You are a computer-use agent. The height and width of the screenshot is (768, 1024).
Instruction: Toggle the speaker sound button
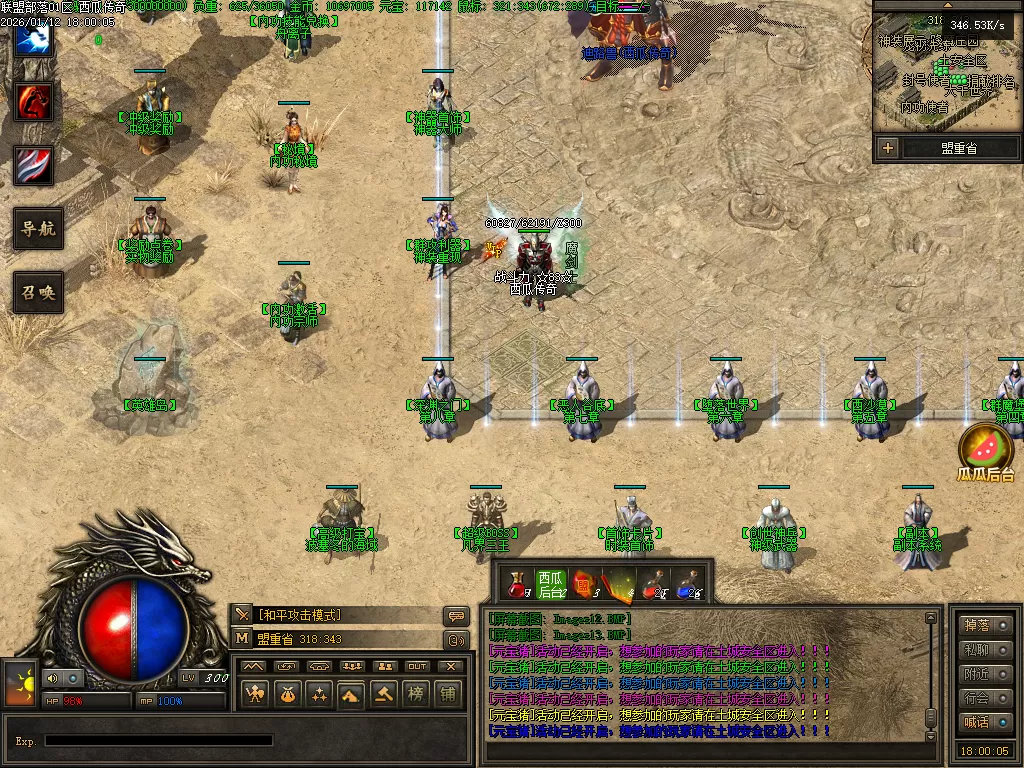[50, 679]
